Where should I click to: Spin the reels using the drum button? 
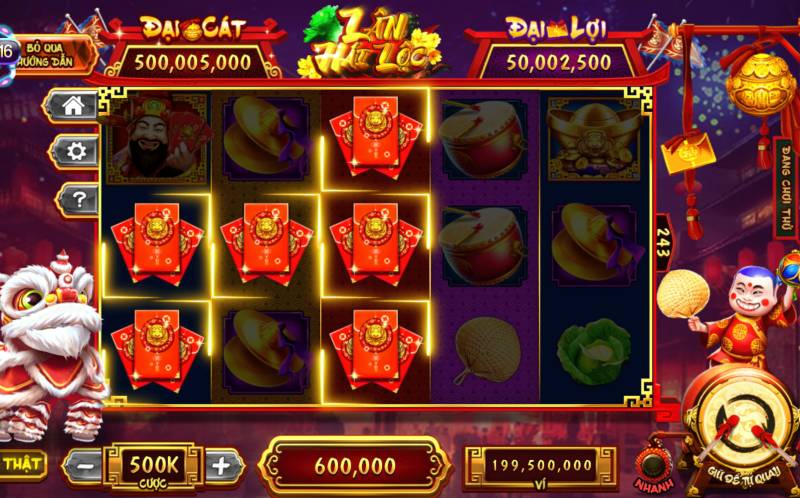(740, 425)
